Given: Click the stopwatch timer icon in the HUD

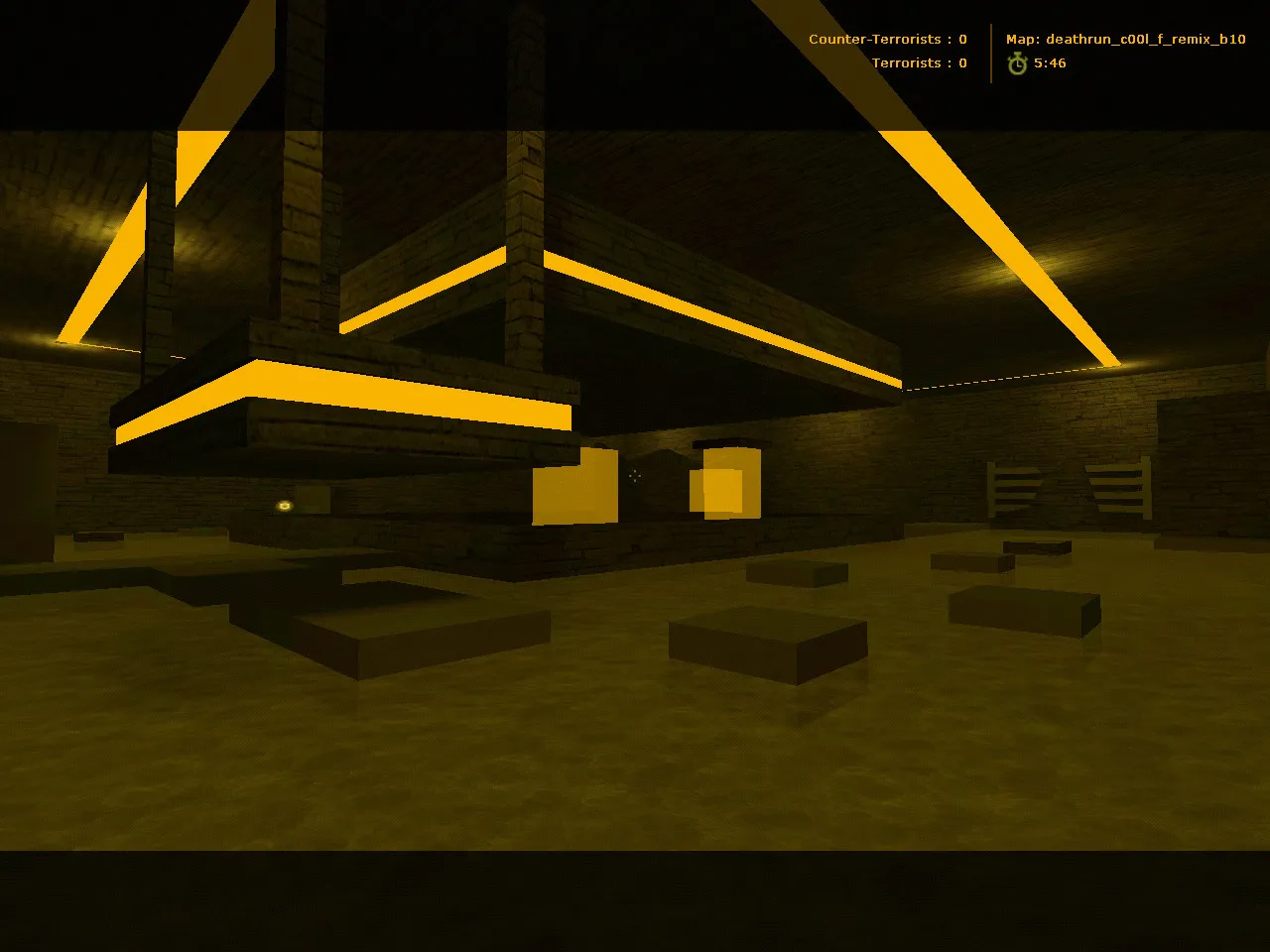Looking at the screenshot, I should pyautogui.click(x=1016, y=63).
